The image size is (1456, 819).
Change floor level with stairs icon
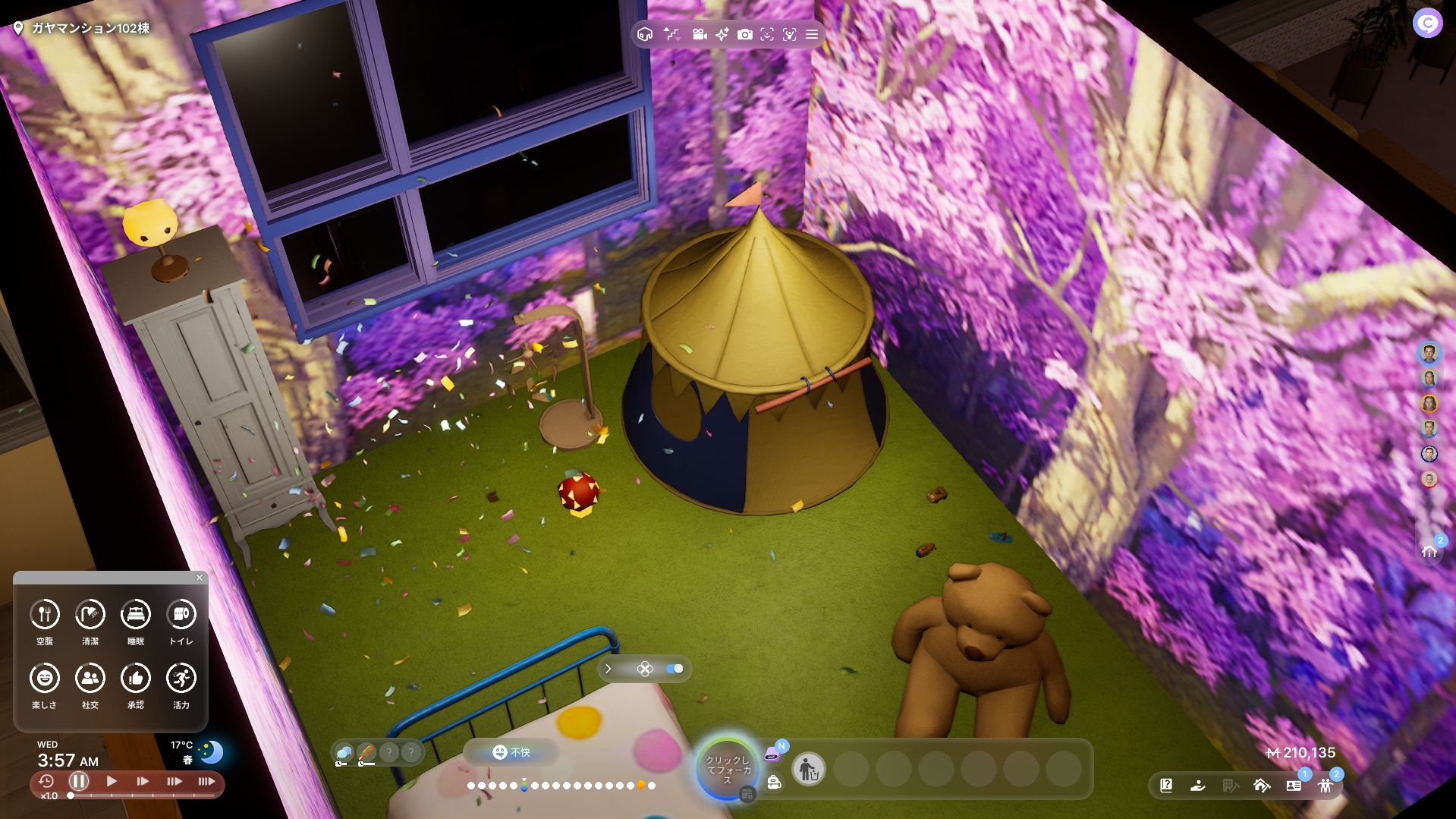[x=671, y=34]
